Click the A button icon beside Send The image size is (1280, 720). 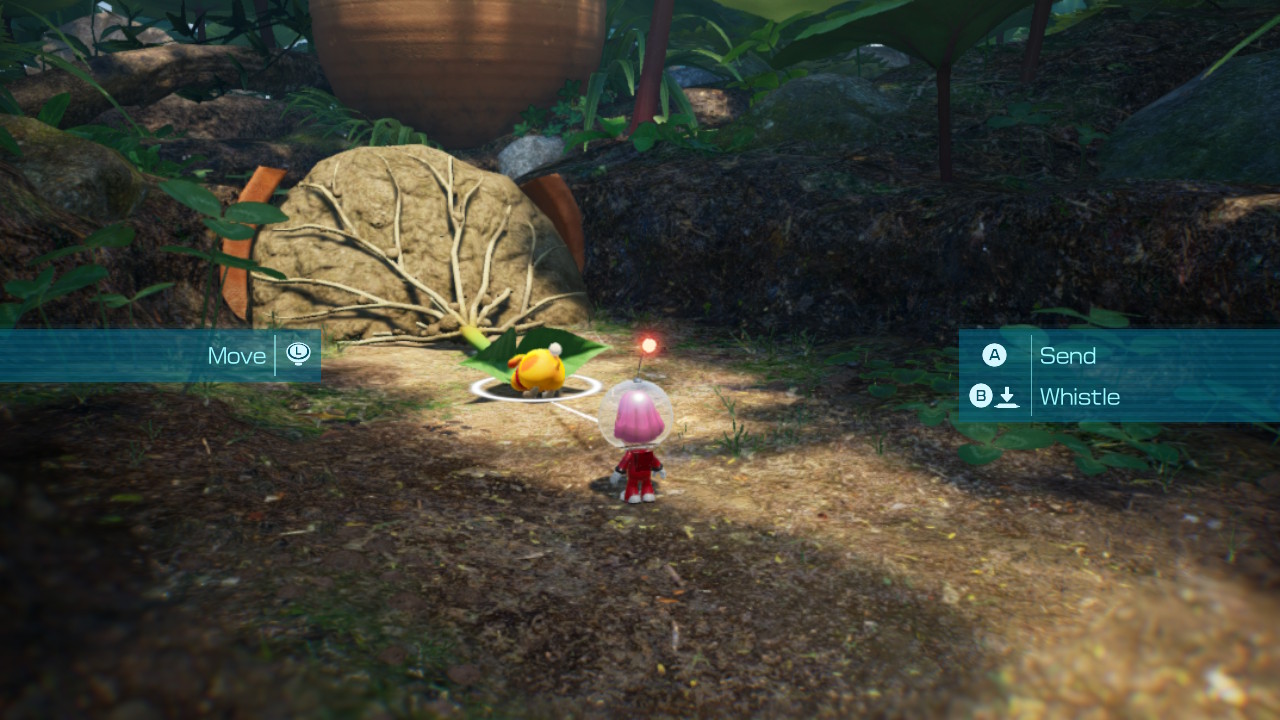tap(994, 355)
